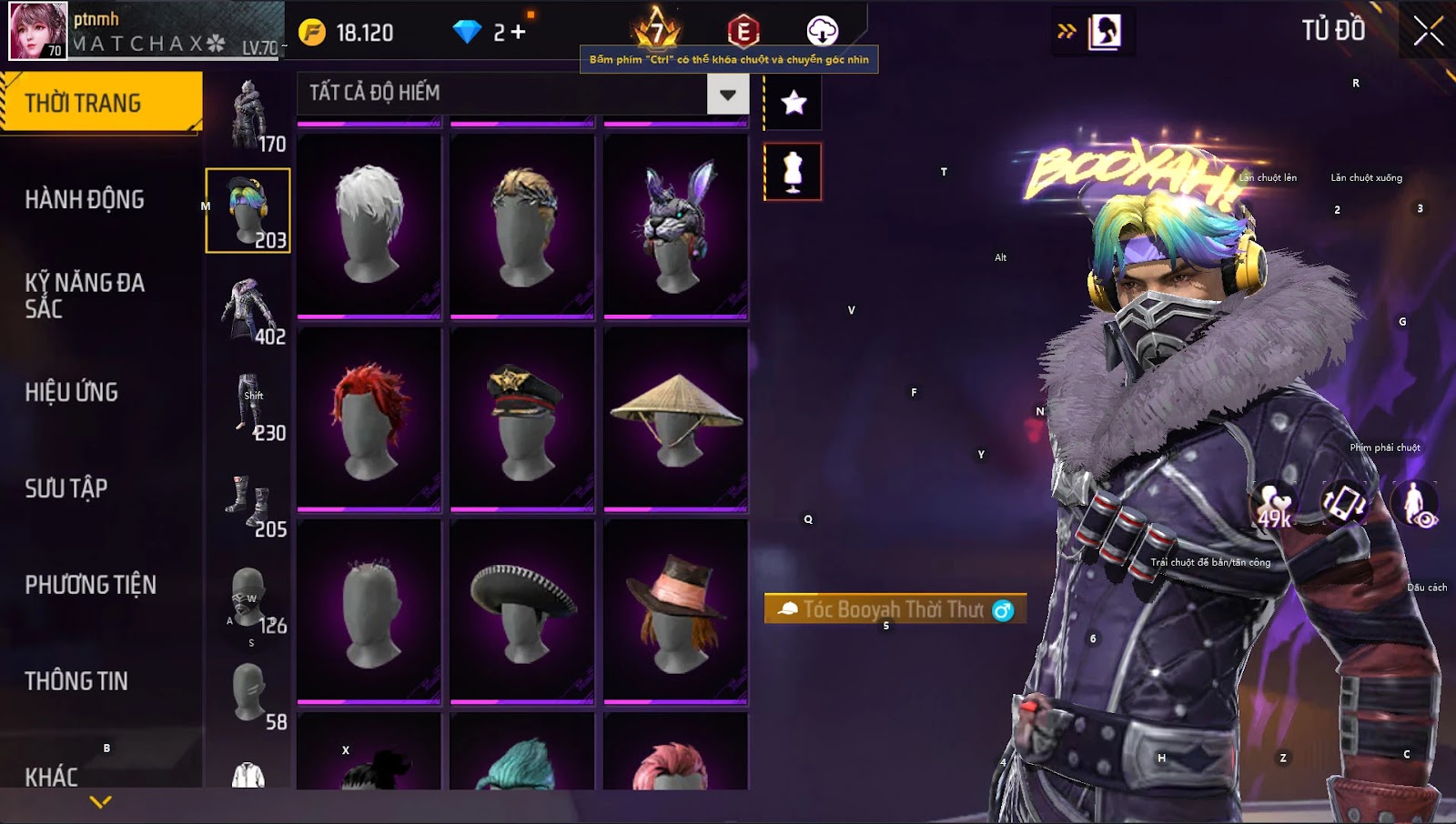Switch to Kỹ Năng Đa Sắc section

click(85, 296)
